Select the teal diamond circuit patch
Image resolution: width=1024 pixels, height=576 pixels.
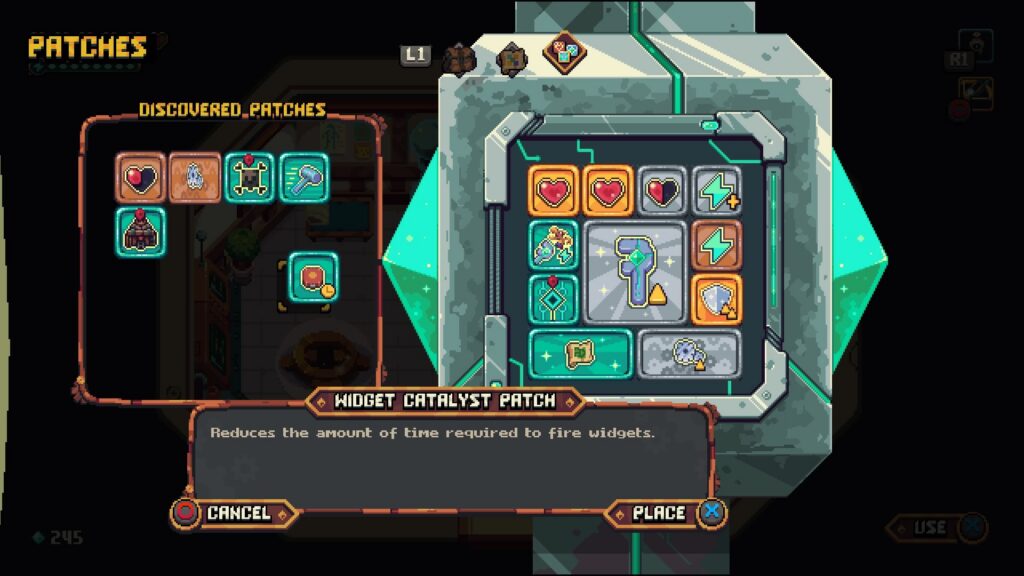click(553, 299)
